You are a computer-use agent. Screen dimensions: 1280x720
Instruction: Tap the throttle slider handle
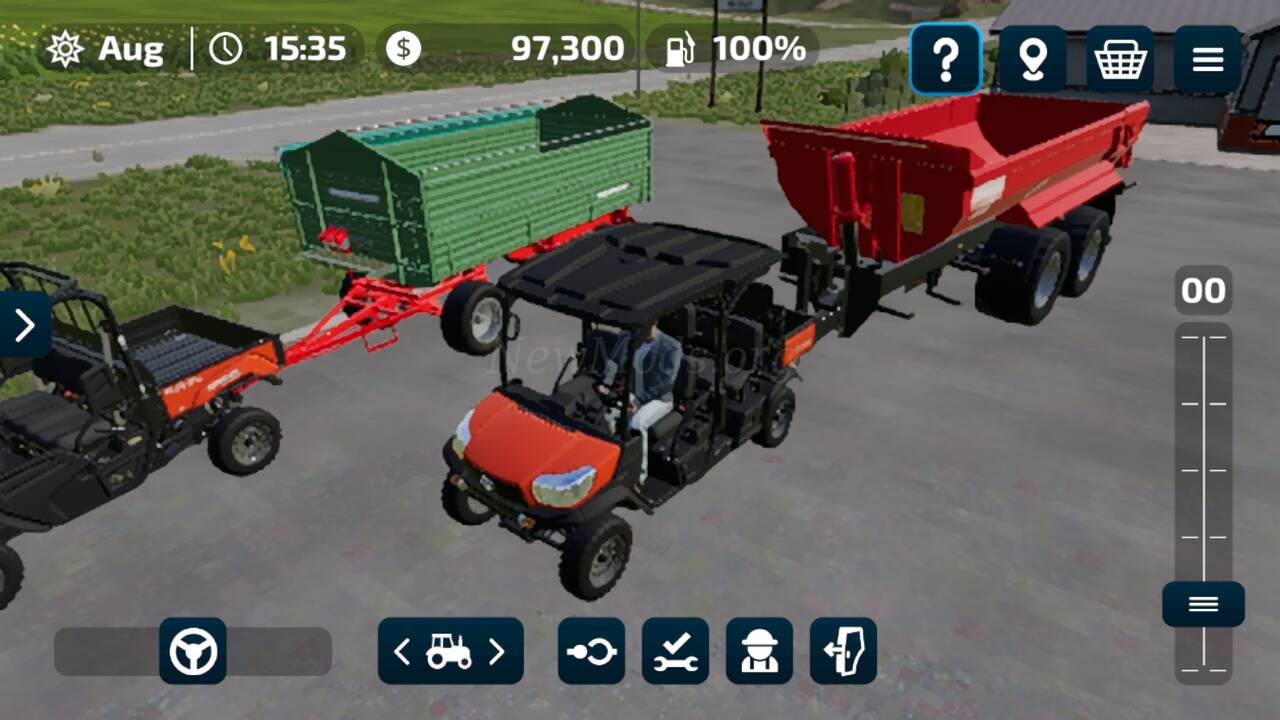1203,604
